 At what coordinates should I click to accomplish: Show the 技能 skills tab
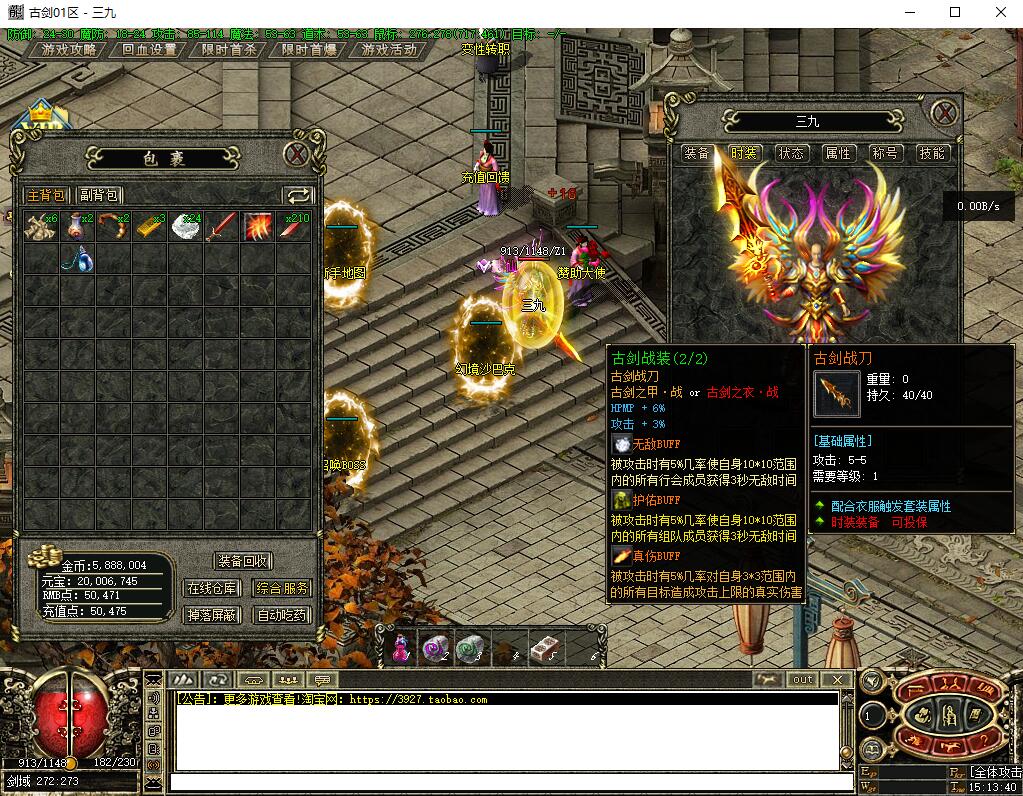tap(932, 153)
